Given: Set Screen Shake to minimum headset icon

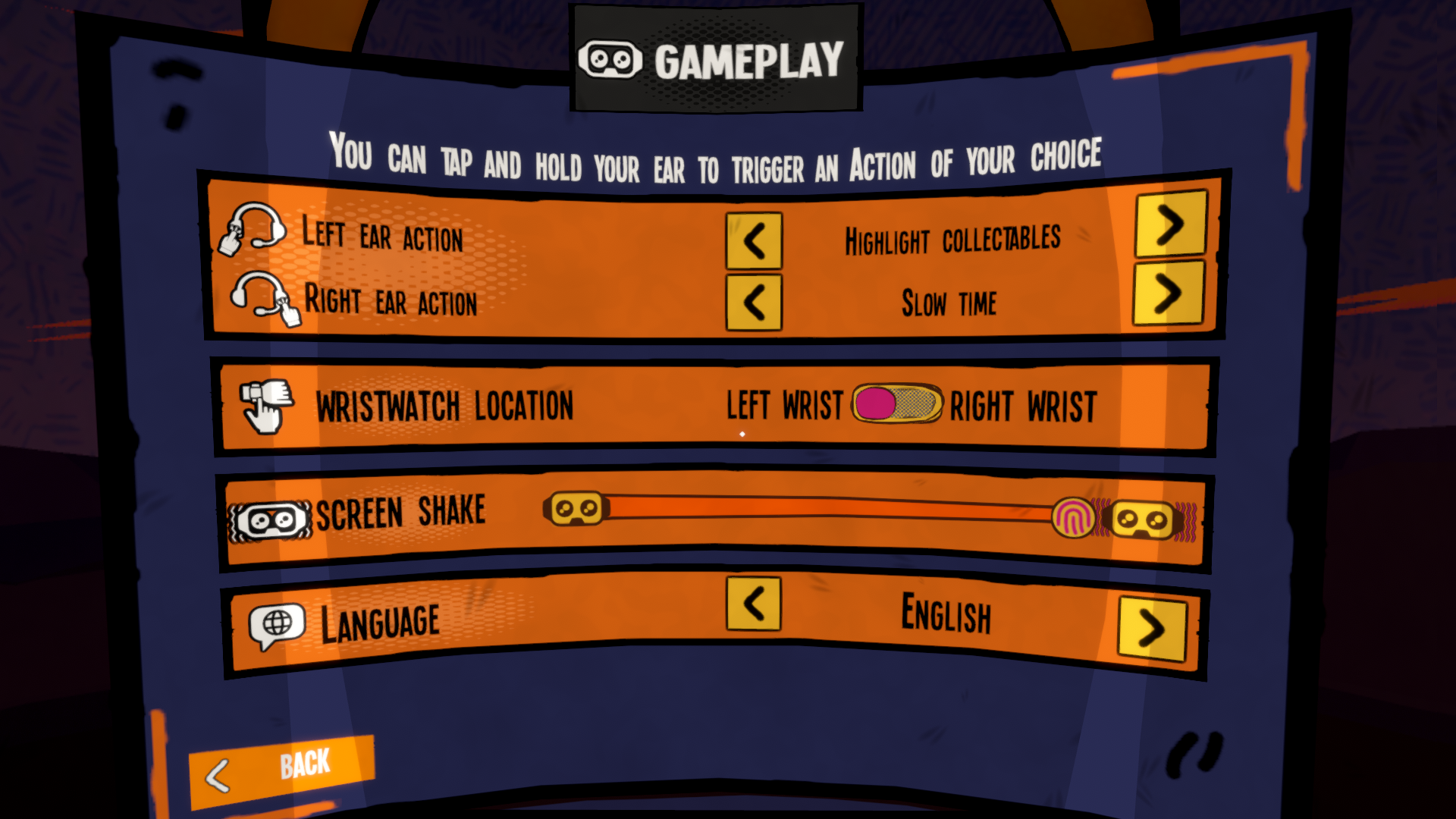Looking at the screenshot, I should 576,509.
